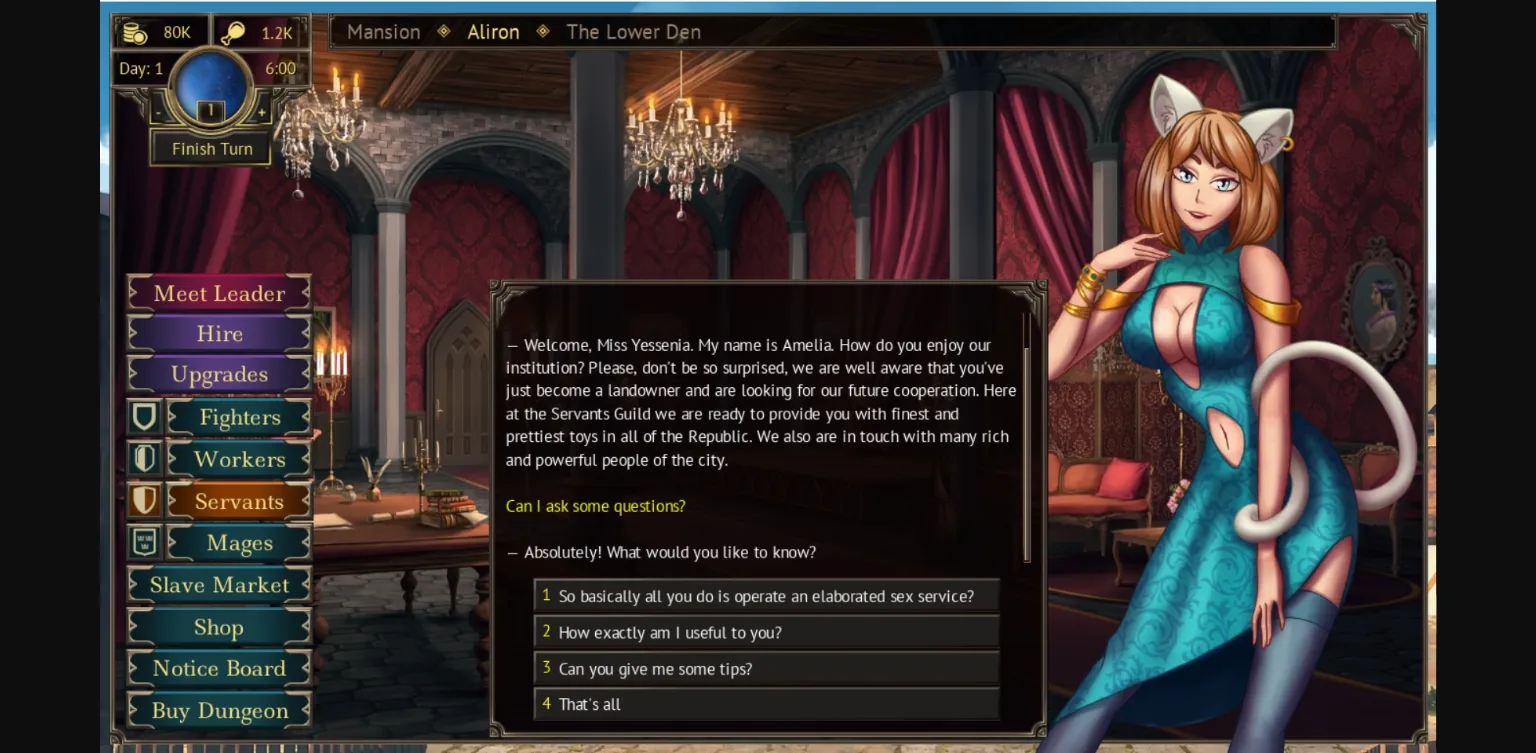Click the orange Servants shield icon
Viewport: 1536px width, 753px height.
click(x=144, y=501)
